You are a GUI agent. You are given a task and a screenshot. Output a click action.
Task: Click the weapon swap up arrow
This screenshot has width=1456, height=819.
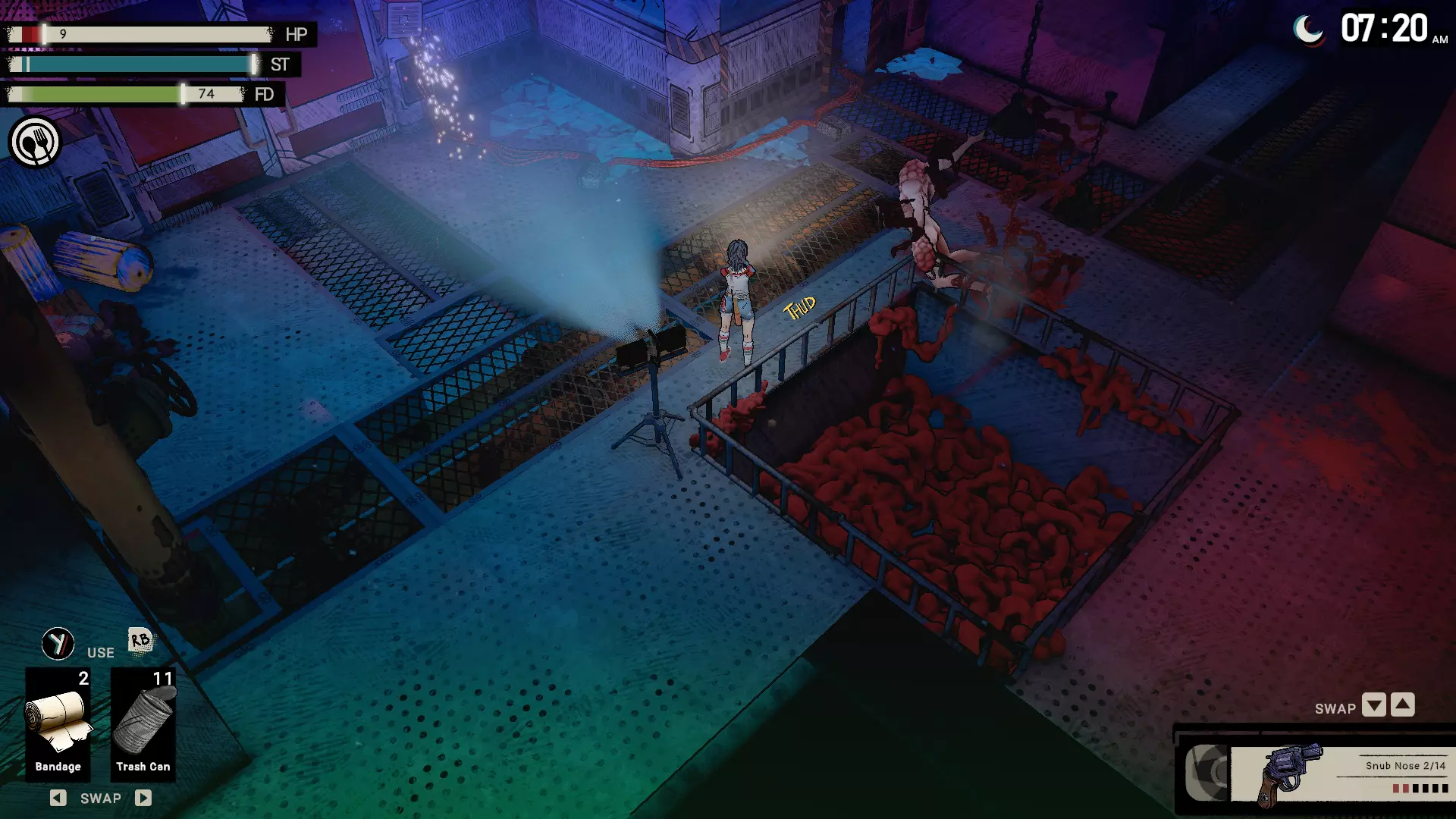[x=1403, y=705]
